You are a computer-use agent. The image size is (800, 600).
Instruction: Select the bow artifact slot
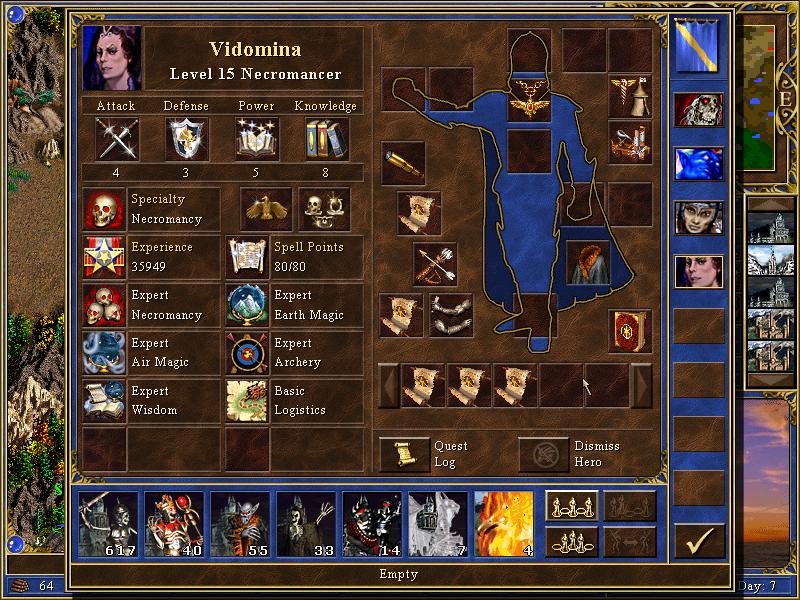click(x=435, y=264)
